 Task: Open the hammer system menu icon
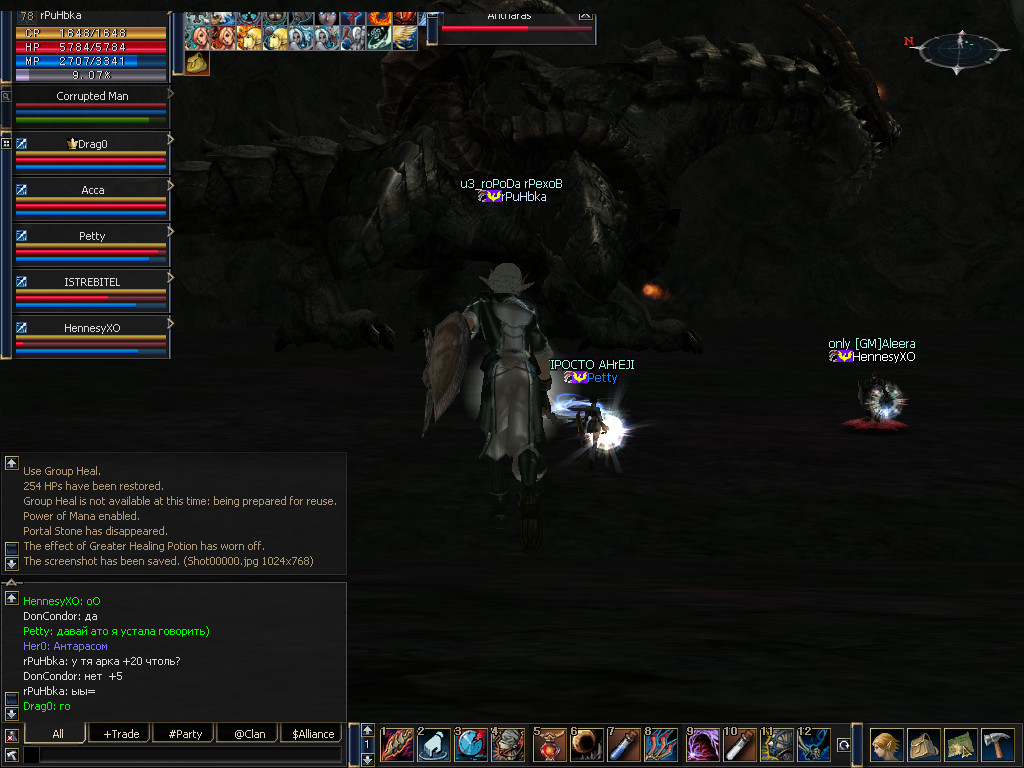point(997,745)
